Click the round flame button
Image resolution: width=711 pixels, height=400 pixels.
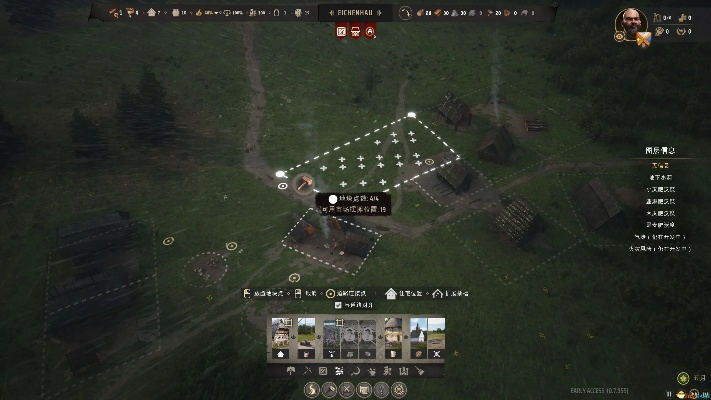[310, 389]
